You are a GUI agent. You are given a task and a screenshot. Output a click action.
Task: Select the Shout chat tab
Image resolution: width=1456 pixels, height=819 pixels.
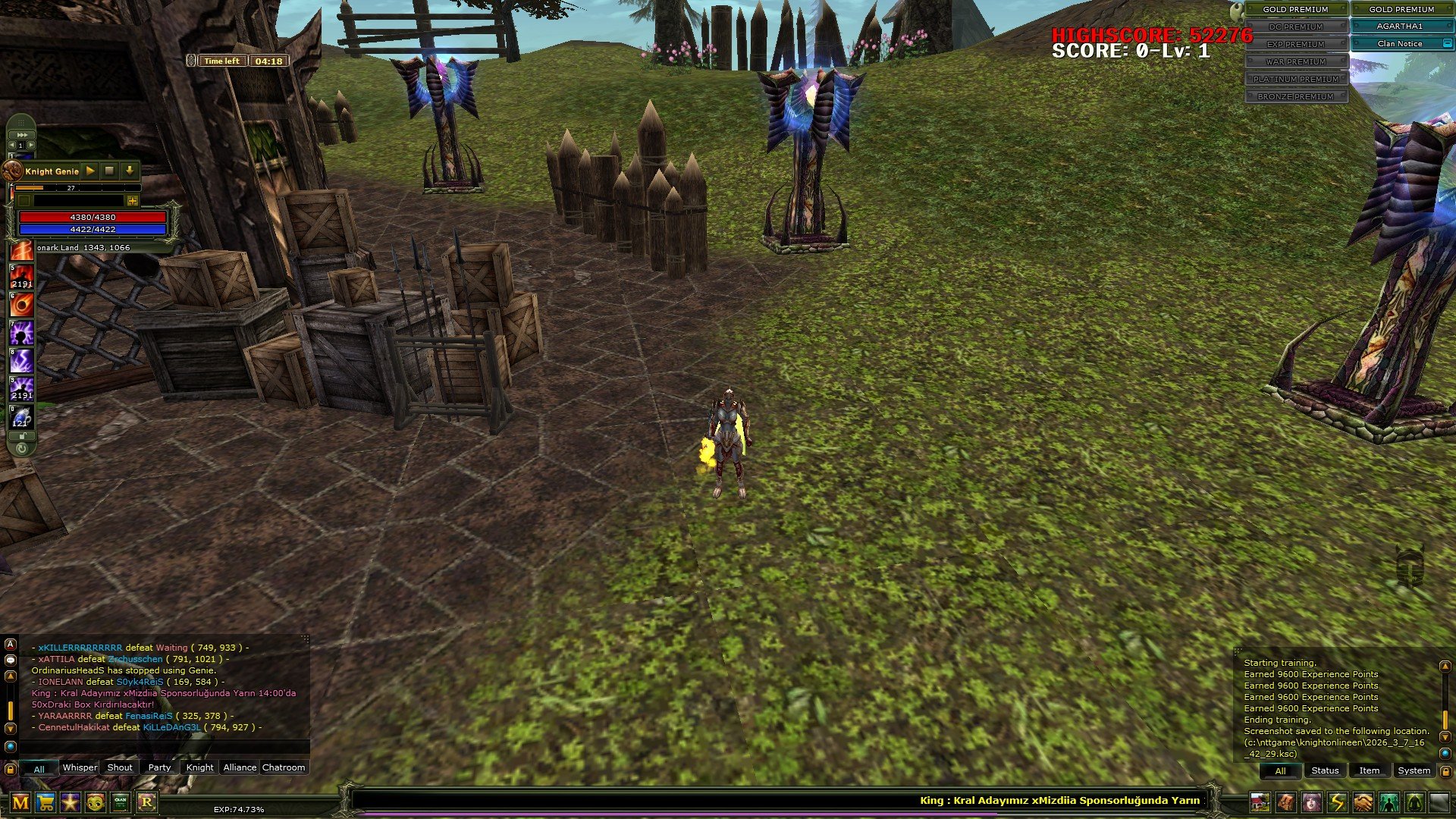(x=120, y=767)
